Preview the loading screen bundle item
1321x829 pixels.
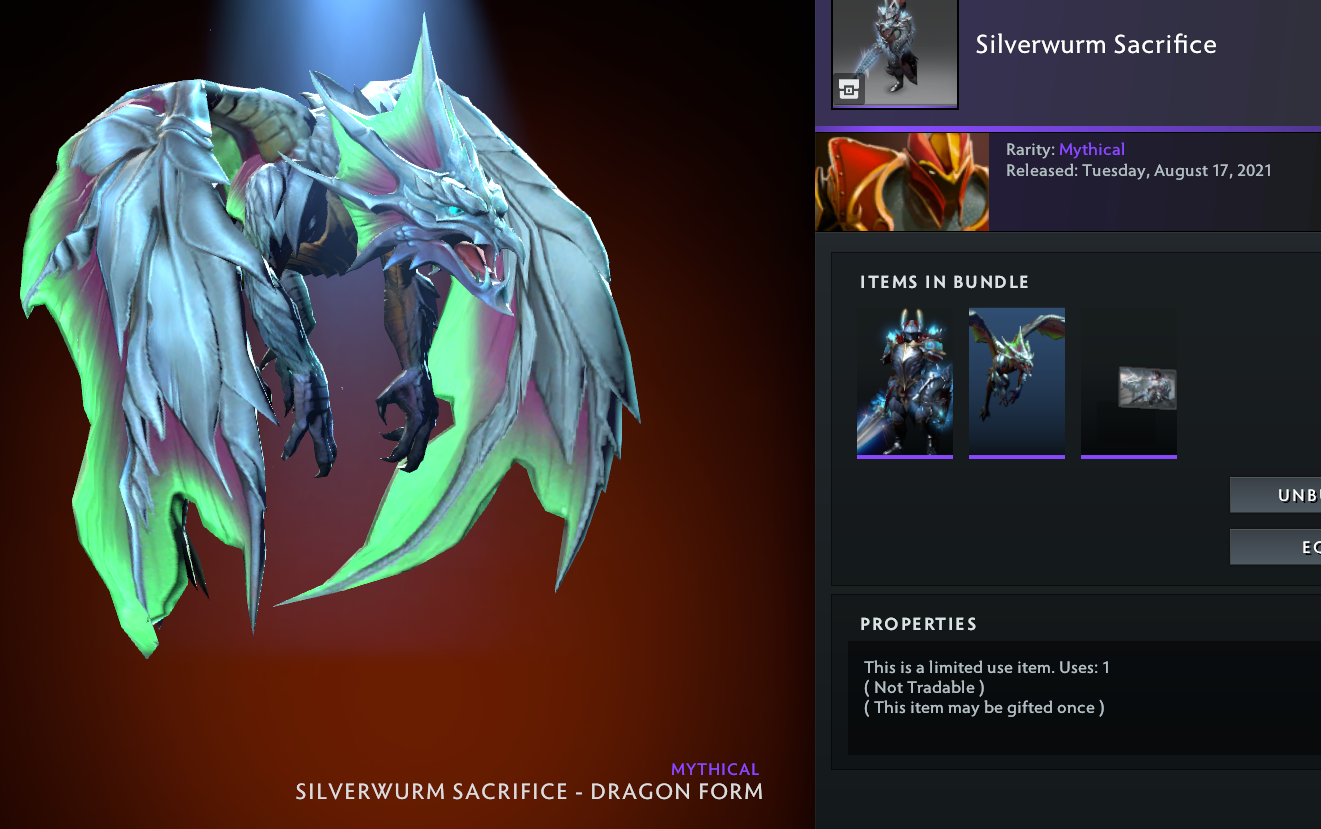(1129, 382)
